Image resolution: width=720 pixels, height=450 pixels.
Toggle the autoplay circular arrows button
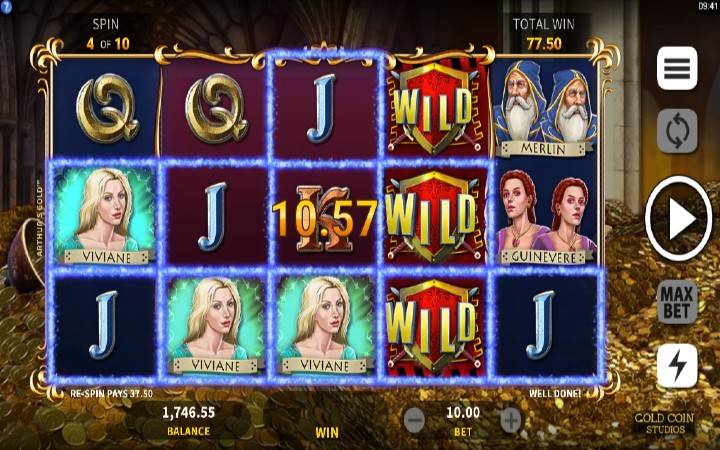click(x=677, y=131)
